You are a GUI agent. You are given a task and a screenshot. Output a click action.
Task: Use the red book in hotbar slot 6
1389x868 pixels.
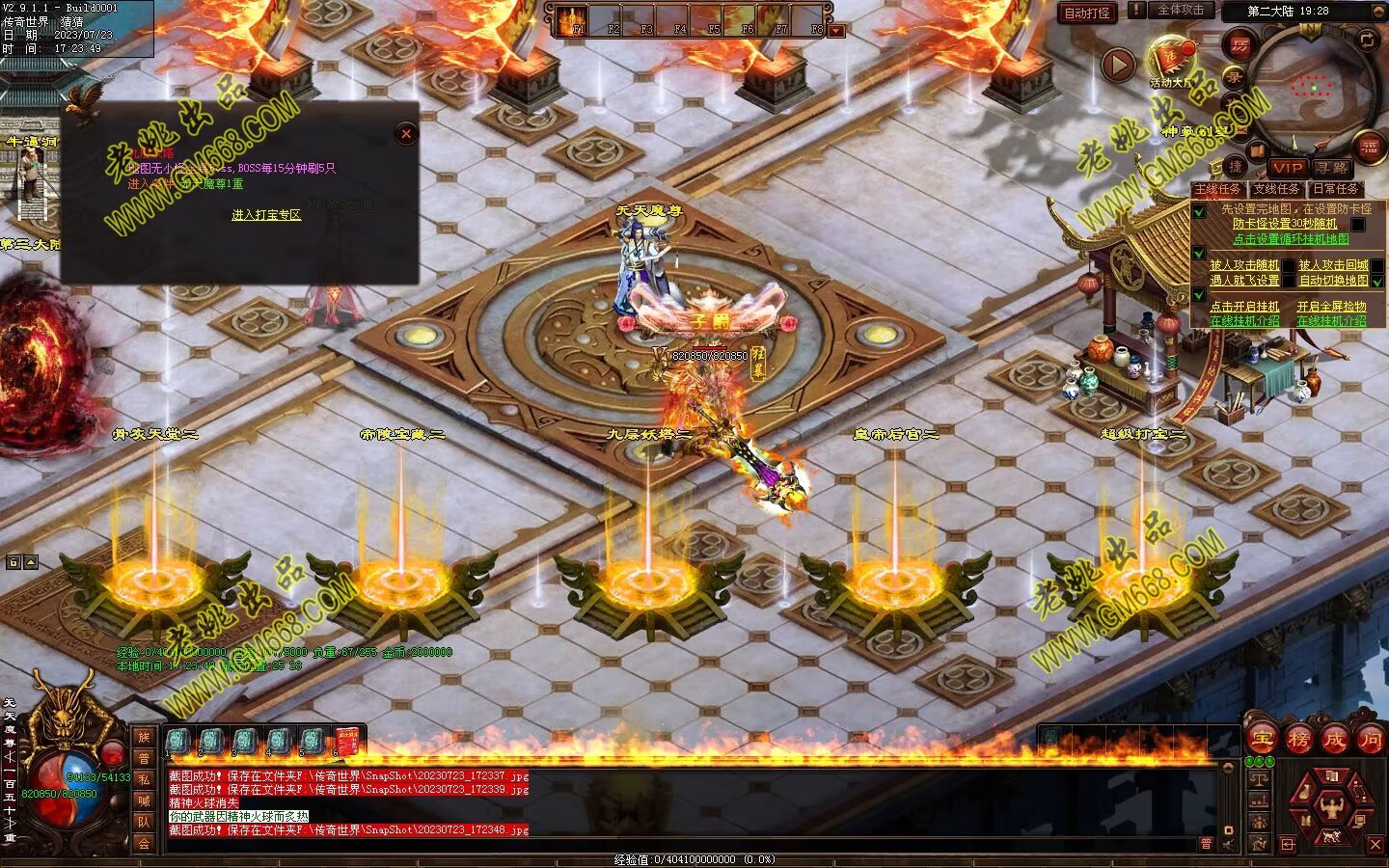point(346,741)
